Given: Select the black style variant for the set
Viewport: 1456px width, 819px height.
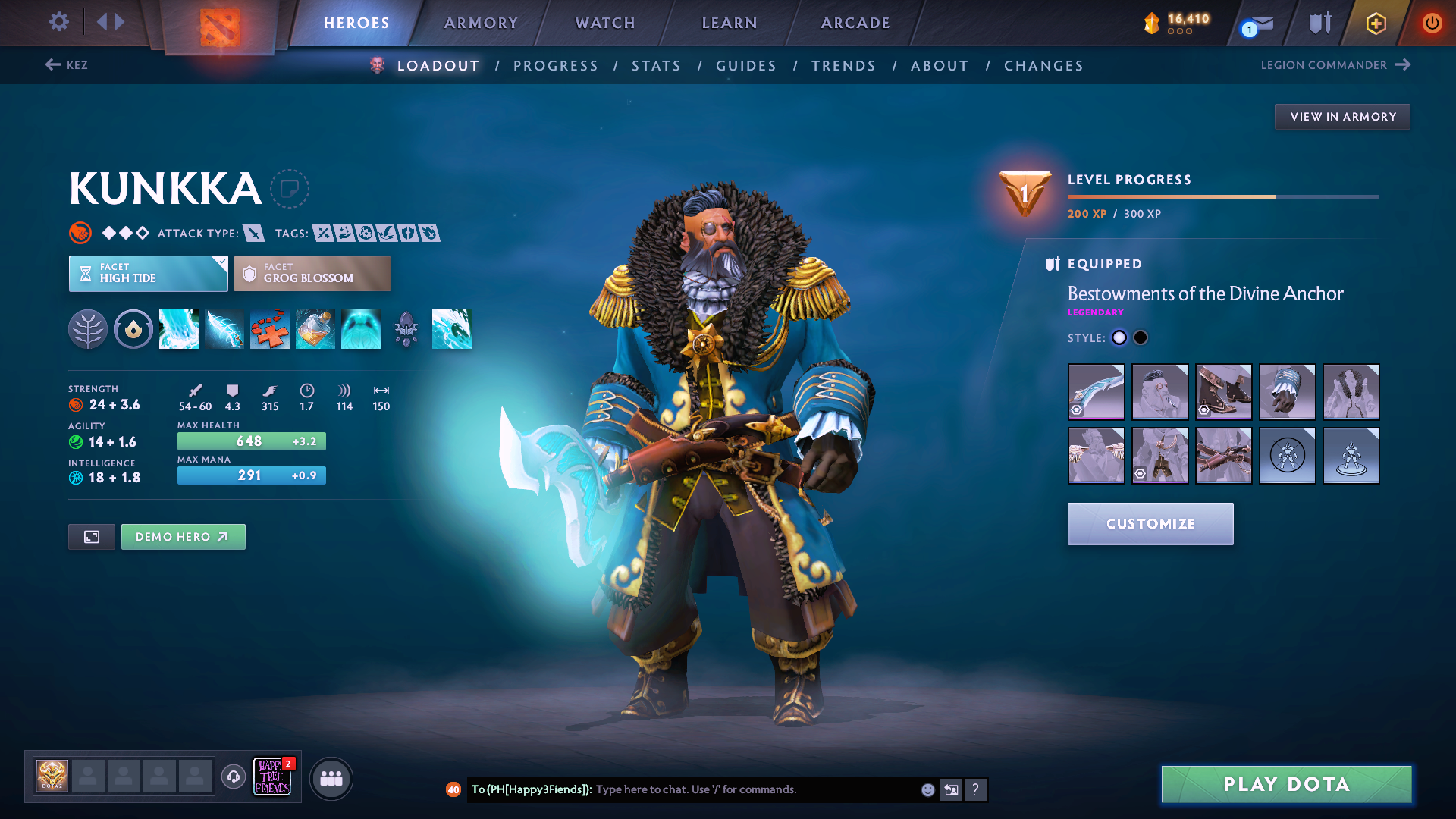Looking at the screenshot, I should (1141, 337).
